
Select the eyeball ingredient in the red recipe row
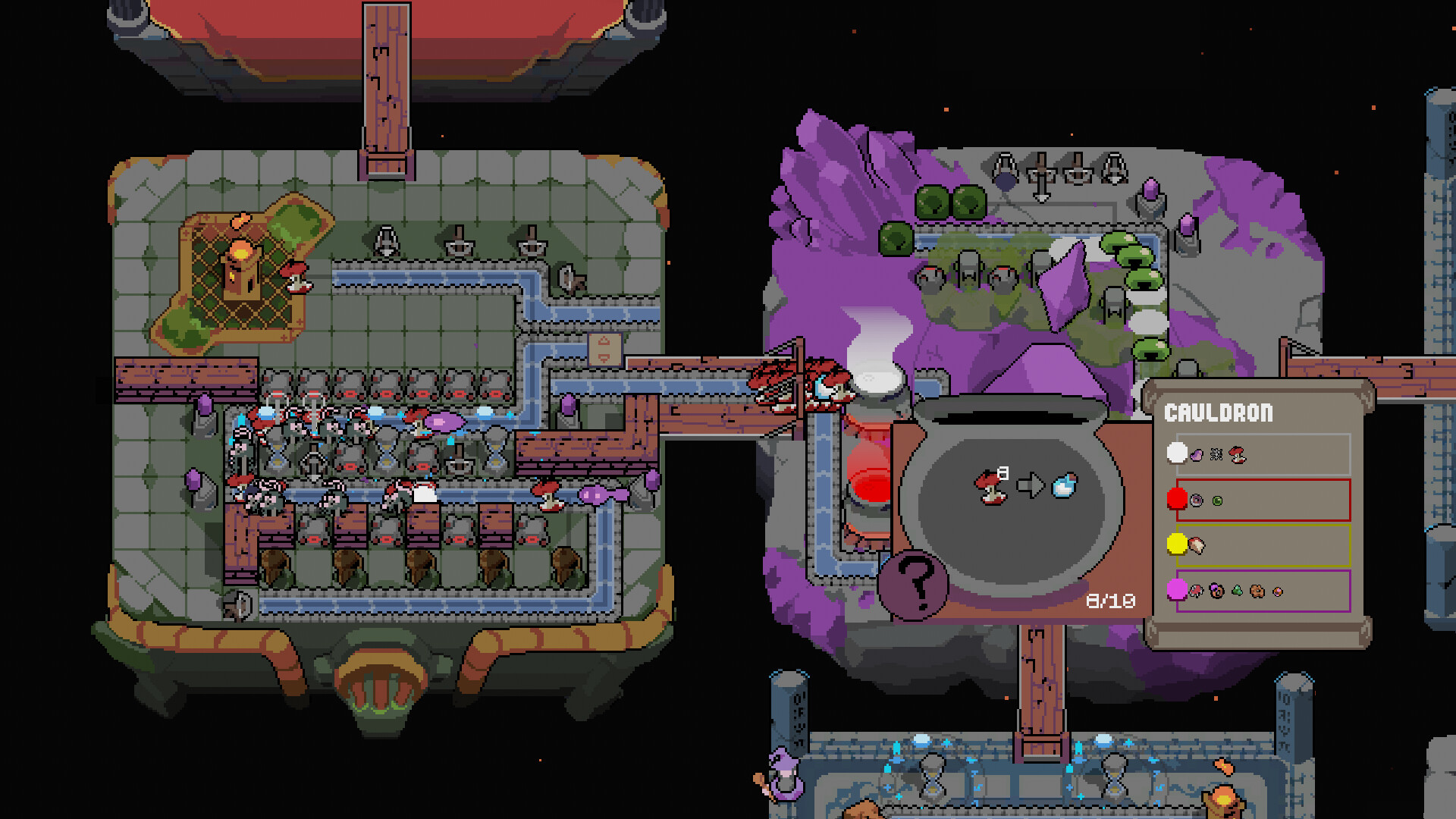[x=1196, y=500]
